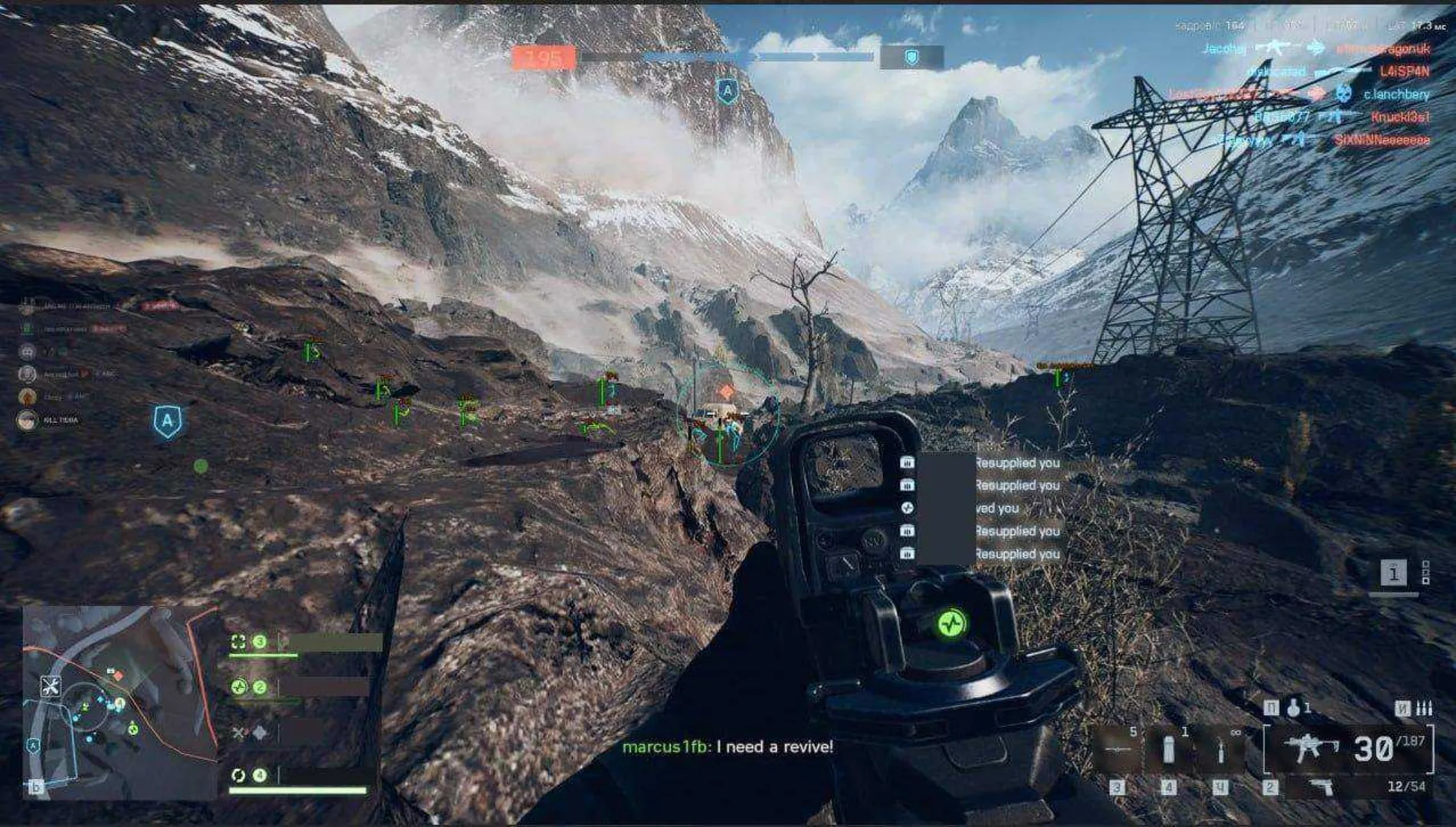Image resolution: width=1456 pixels, height=827 pixels.
Task: Click the boxed number 1 indicator
Action: click(x=1393, y=573)
